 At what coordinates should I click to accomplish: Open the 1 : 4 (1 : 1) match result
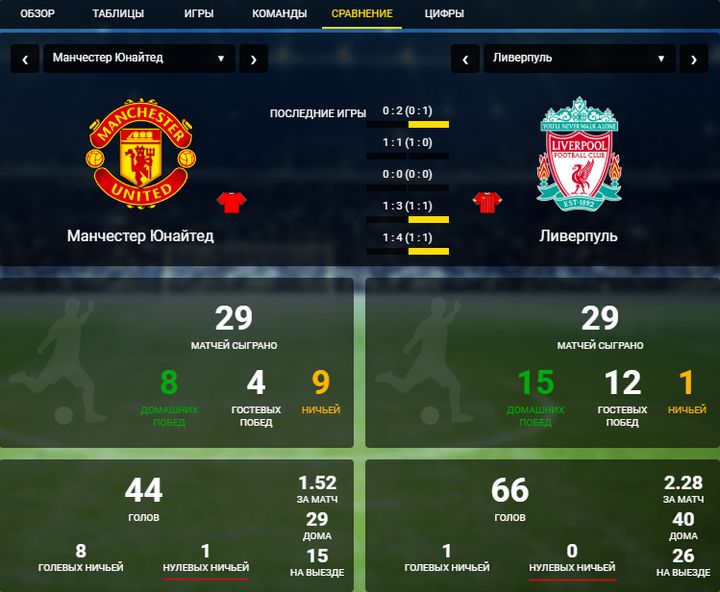tap(407, 237)
